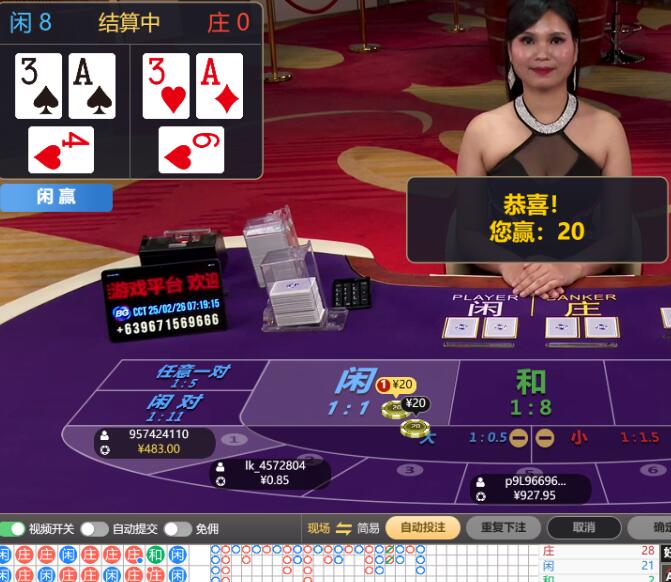Select seat of player lk_4572804
Screen dimensions: 671x582
click(x=269, y=473)
